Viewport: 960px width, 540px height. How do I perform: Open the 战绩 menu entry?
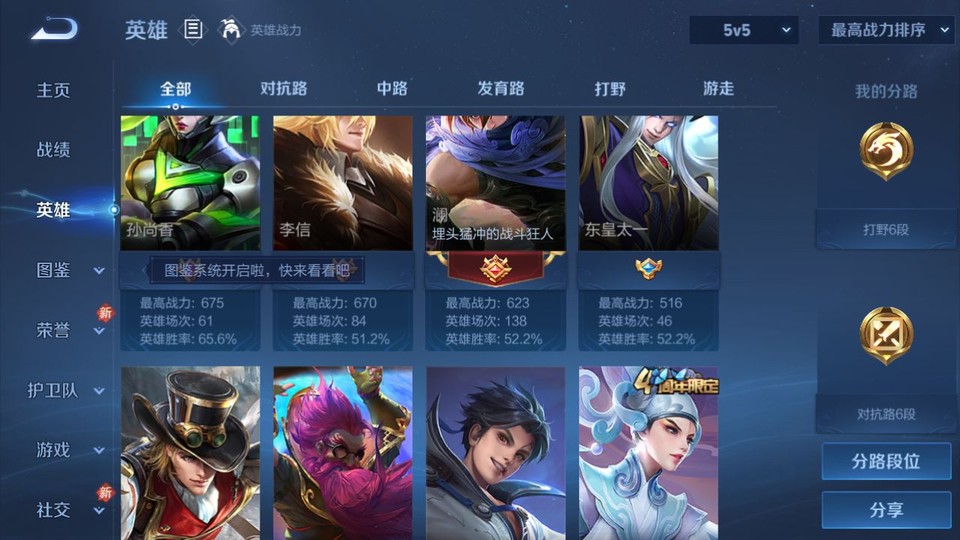pyautogui.click(x=54, y=150)
